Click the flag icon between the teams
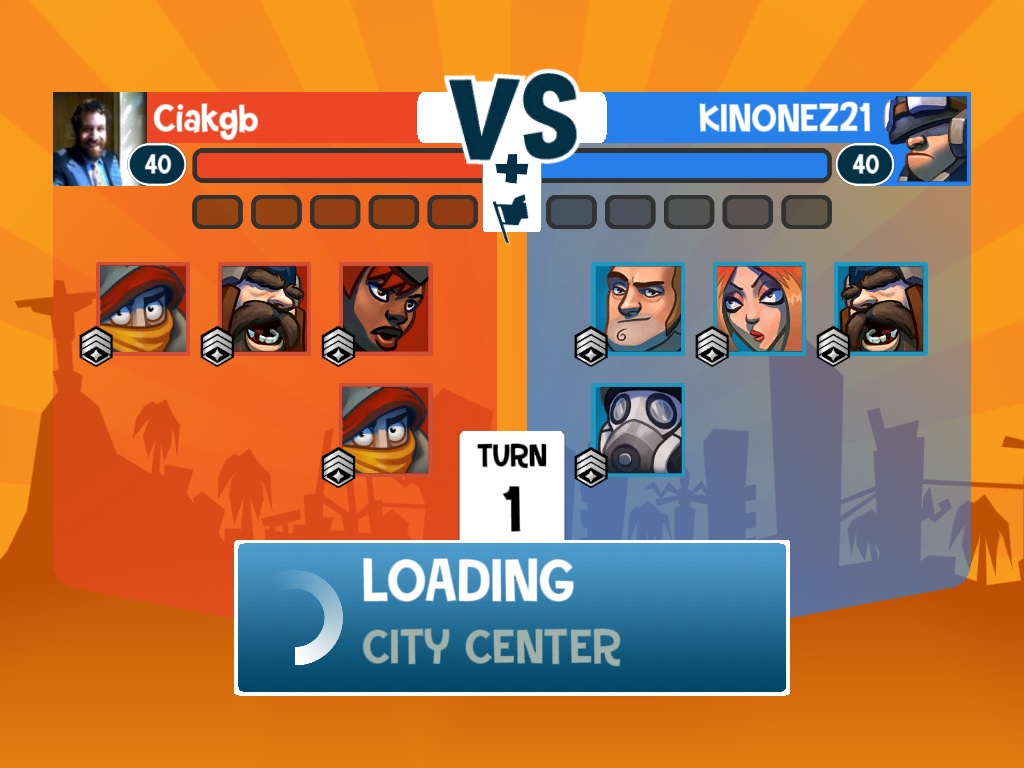 pyautogui.click(x=512, y=212)
